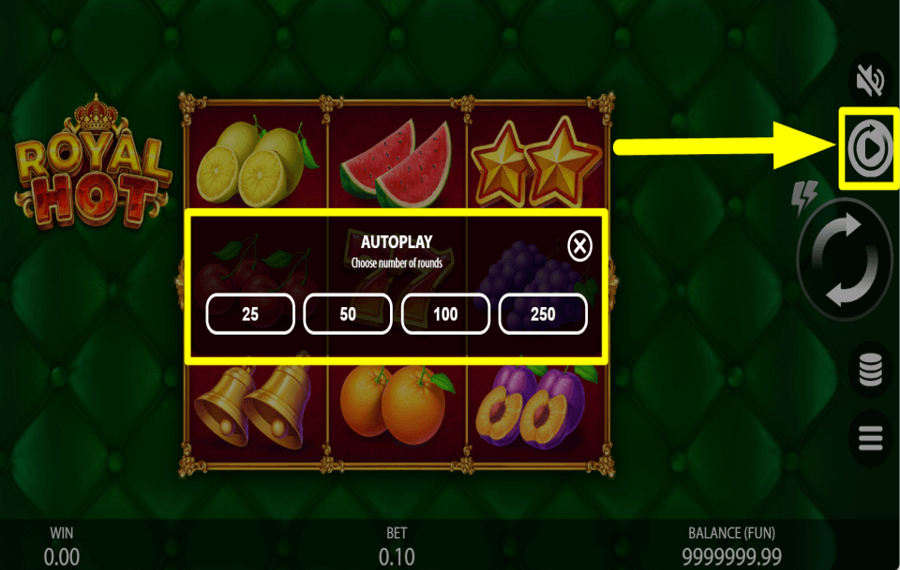Open the coin stack bet settings

click(869, 370)
